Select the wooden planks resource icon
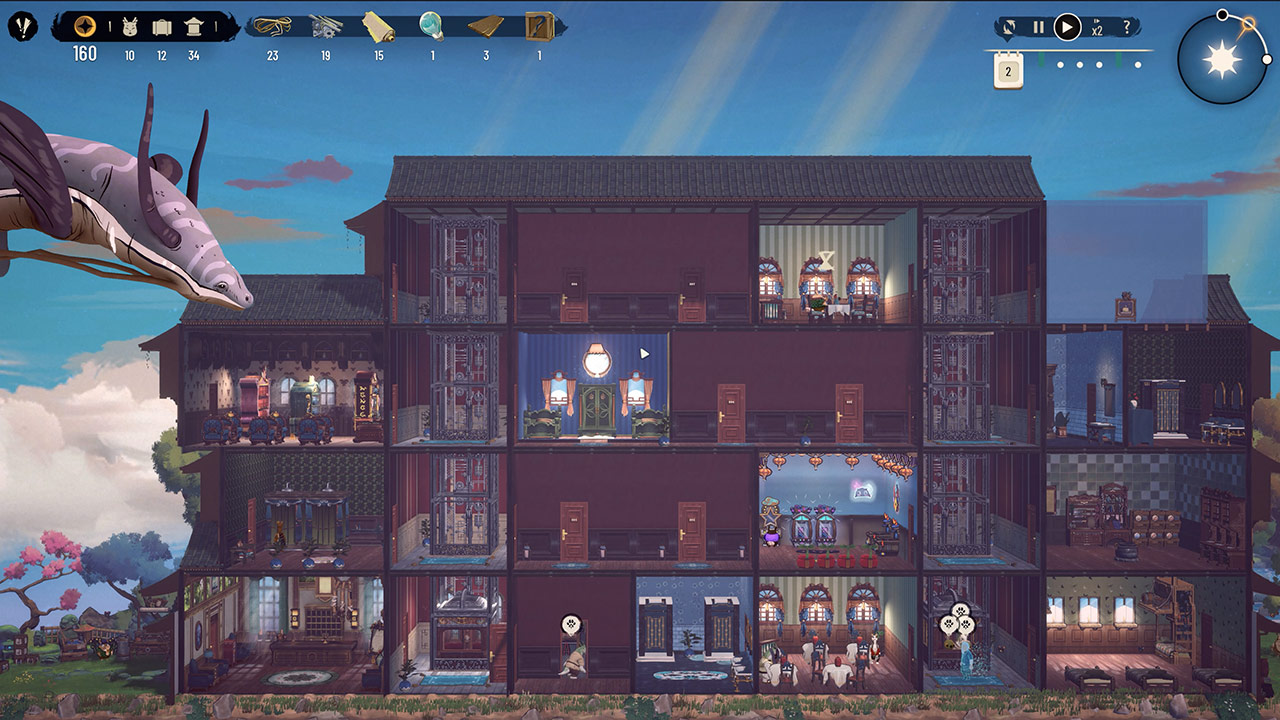Image resolution: width=1280 pixels, height=720 pixels. click(486, 26)
